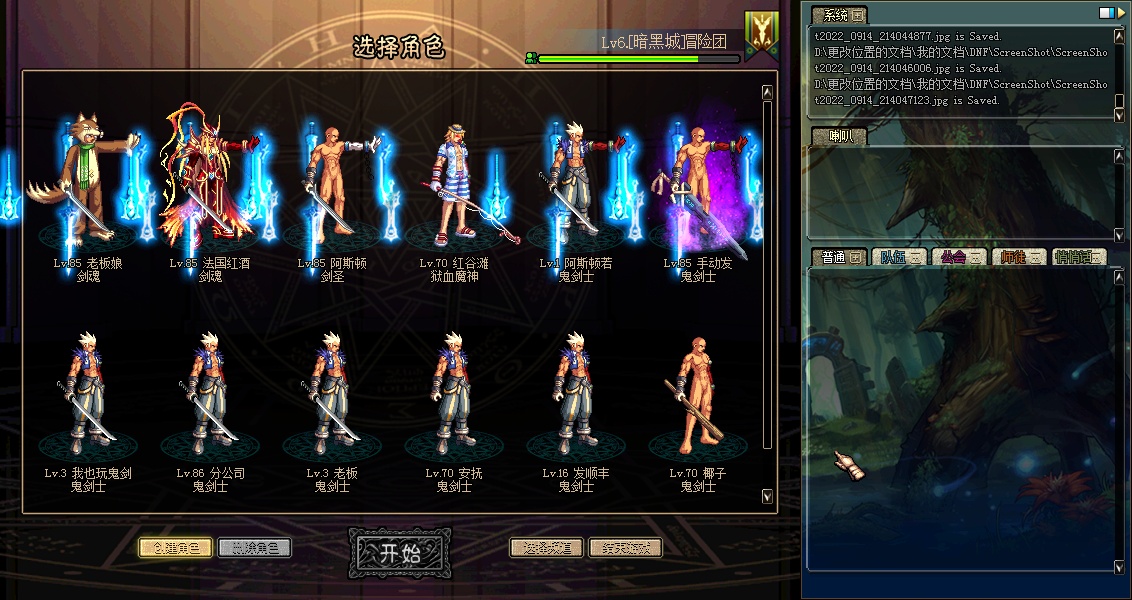The width and height of the screenshot is (1132, 600).
Task: Open 选择频道 channel selection
Action: (546, 548)
